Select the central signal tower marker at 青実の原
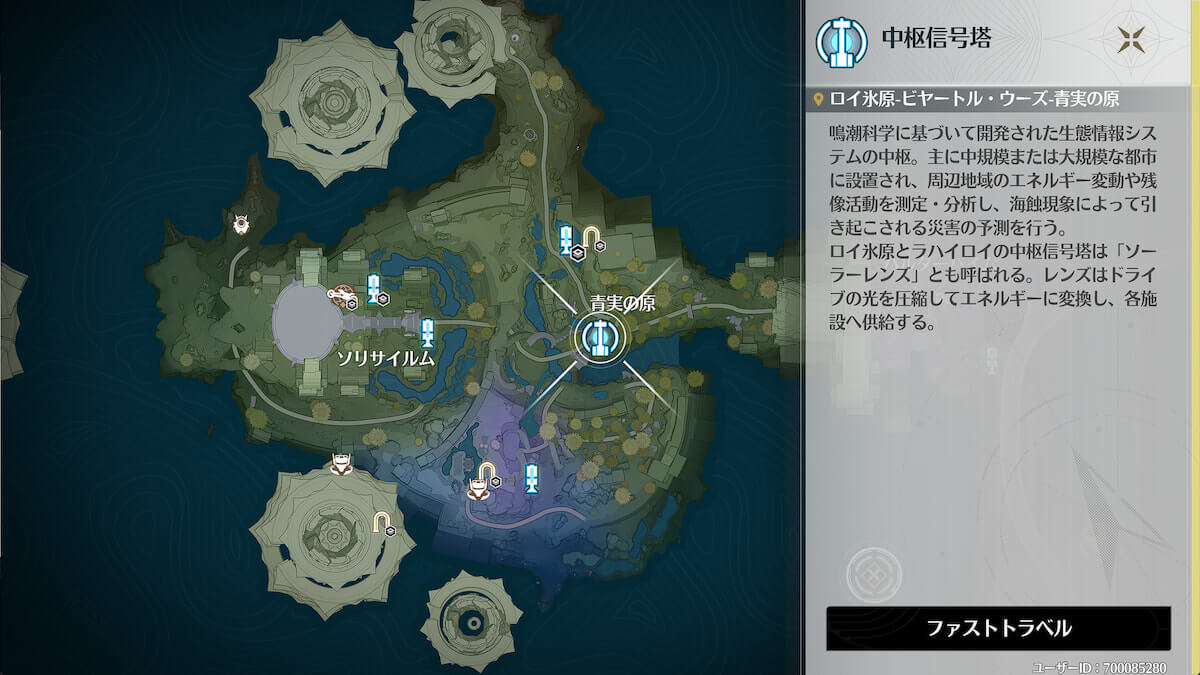Viewport: 1200px width, 675px height. tap(599, 339)
